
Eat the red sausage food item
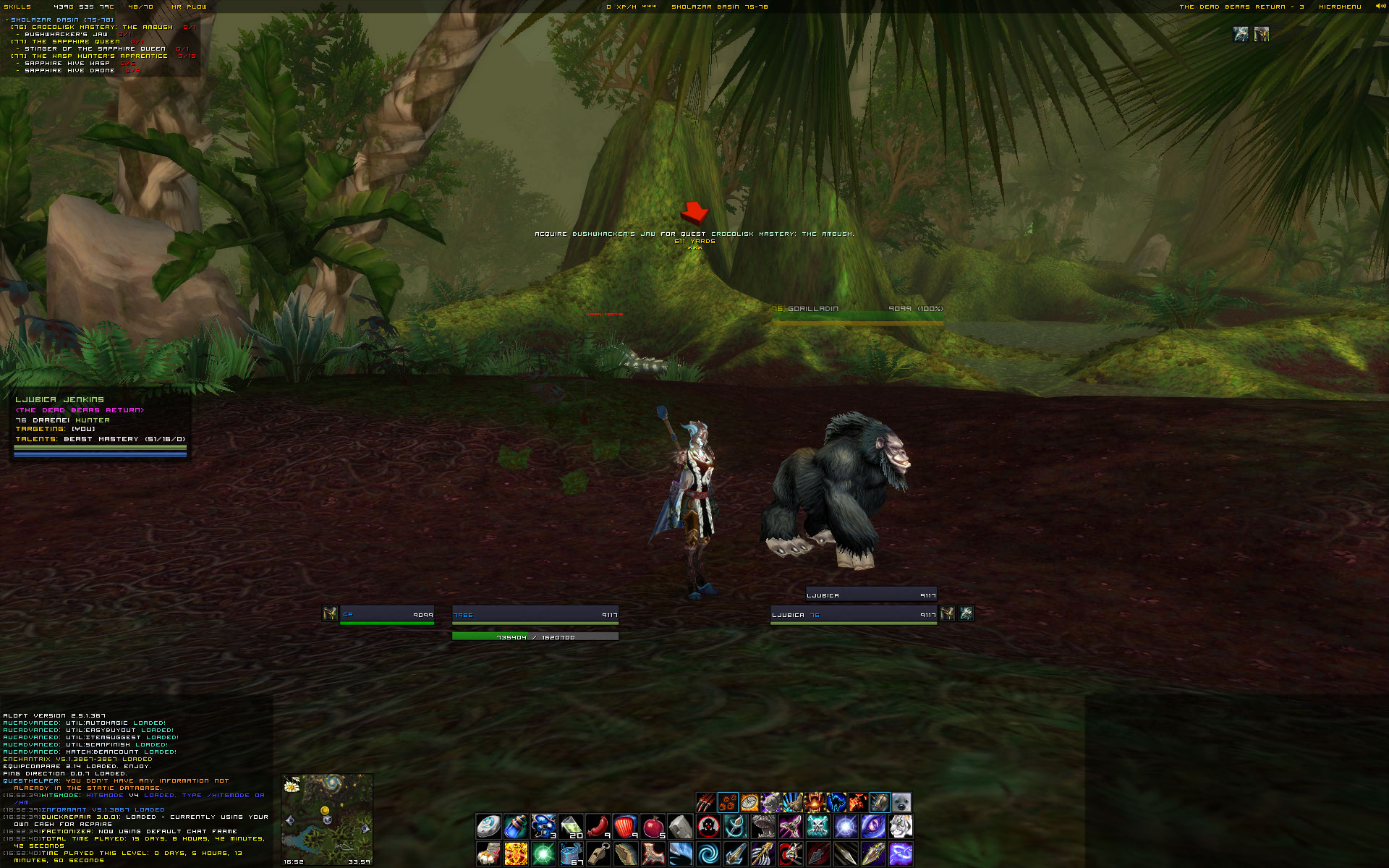coord(598,826)
